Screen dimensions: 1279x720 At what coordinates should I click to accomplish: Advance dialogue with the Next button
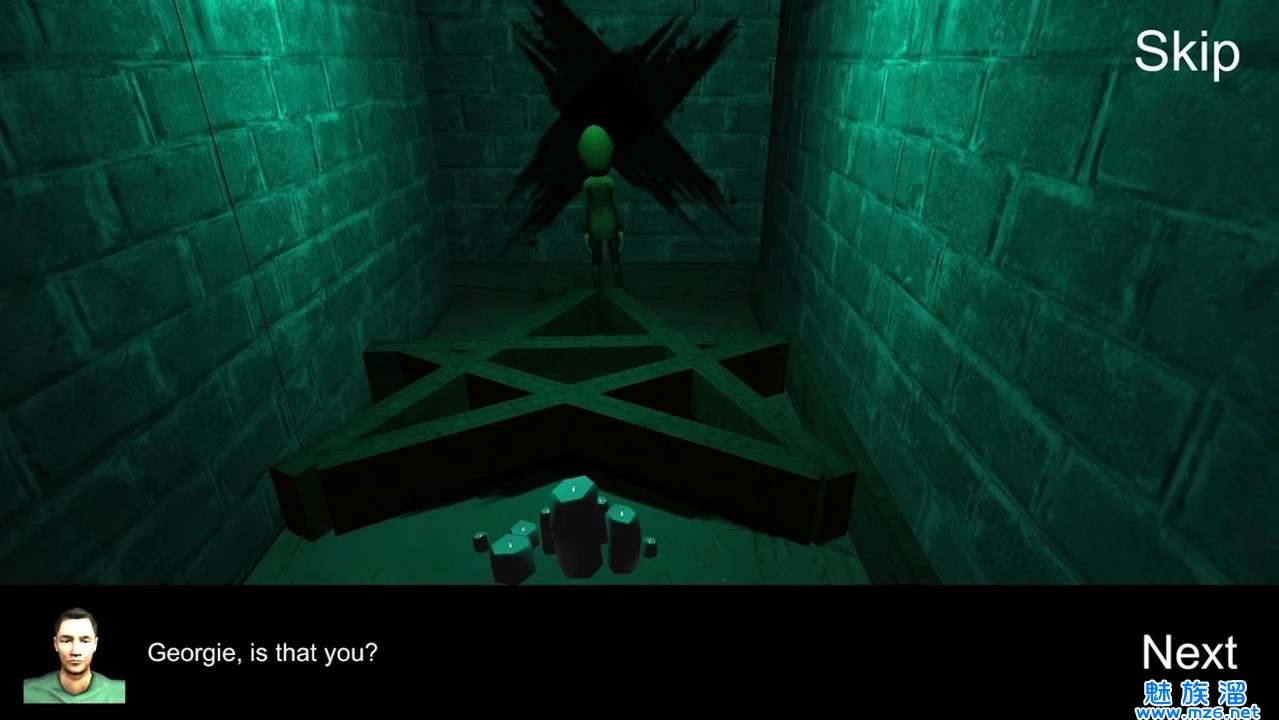1189,652
